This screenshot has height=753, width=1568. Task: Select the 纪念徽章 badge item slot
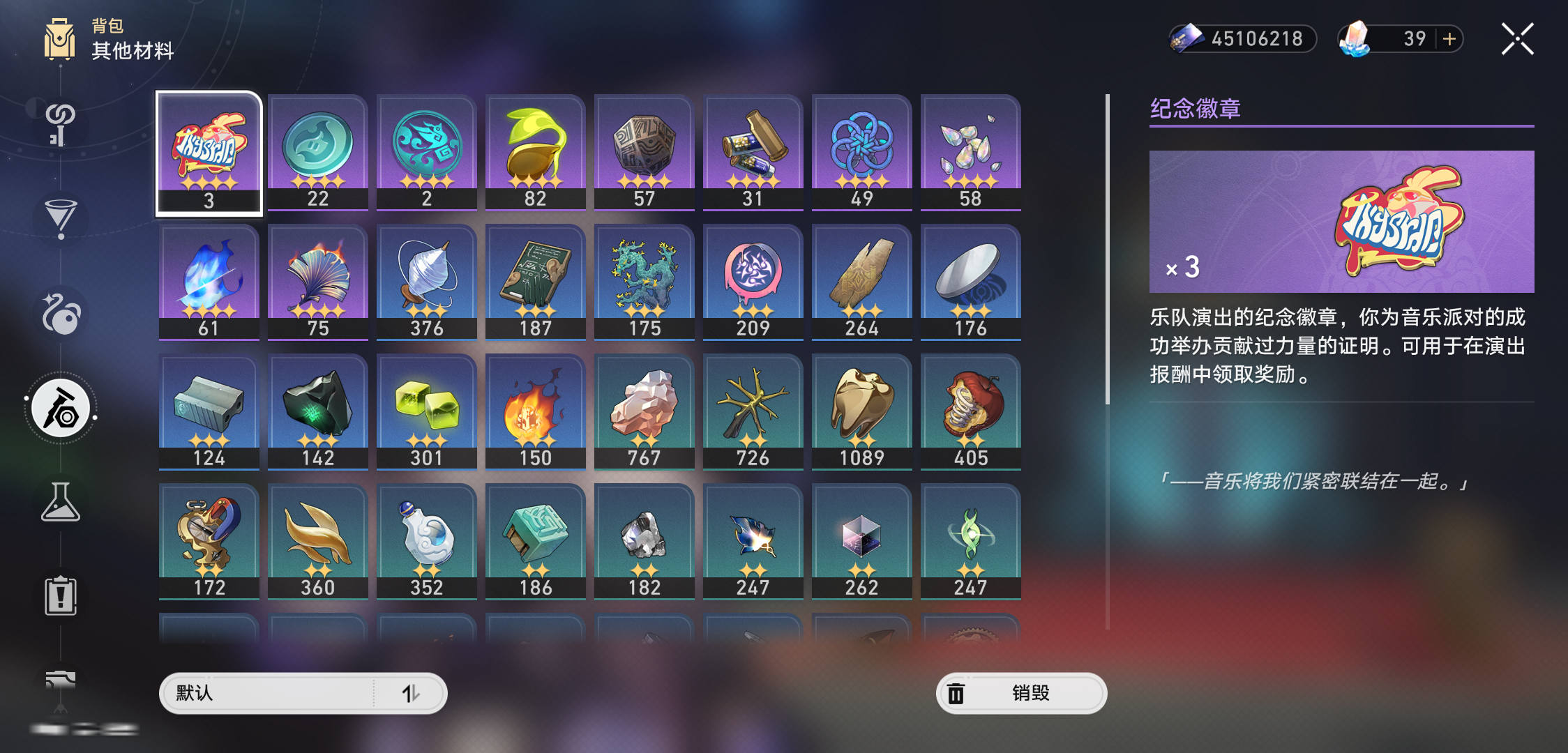[209, 153]
